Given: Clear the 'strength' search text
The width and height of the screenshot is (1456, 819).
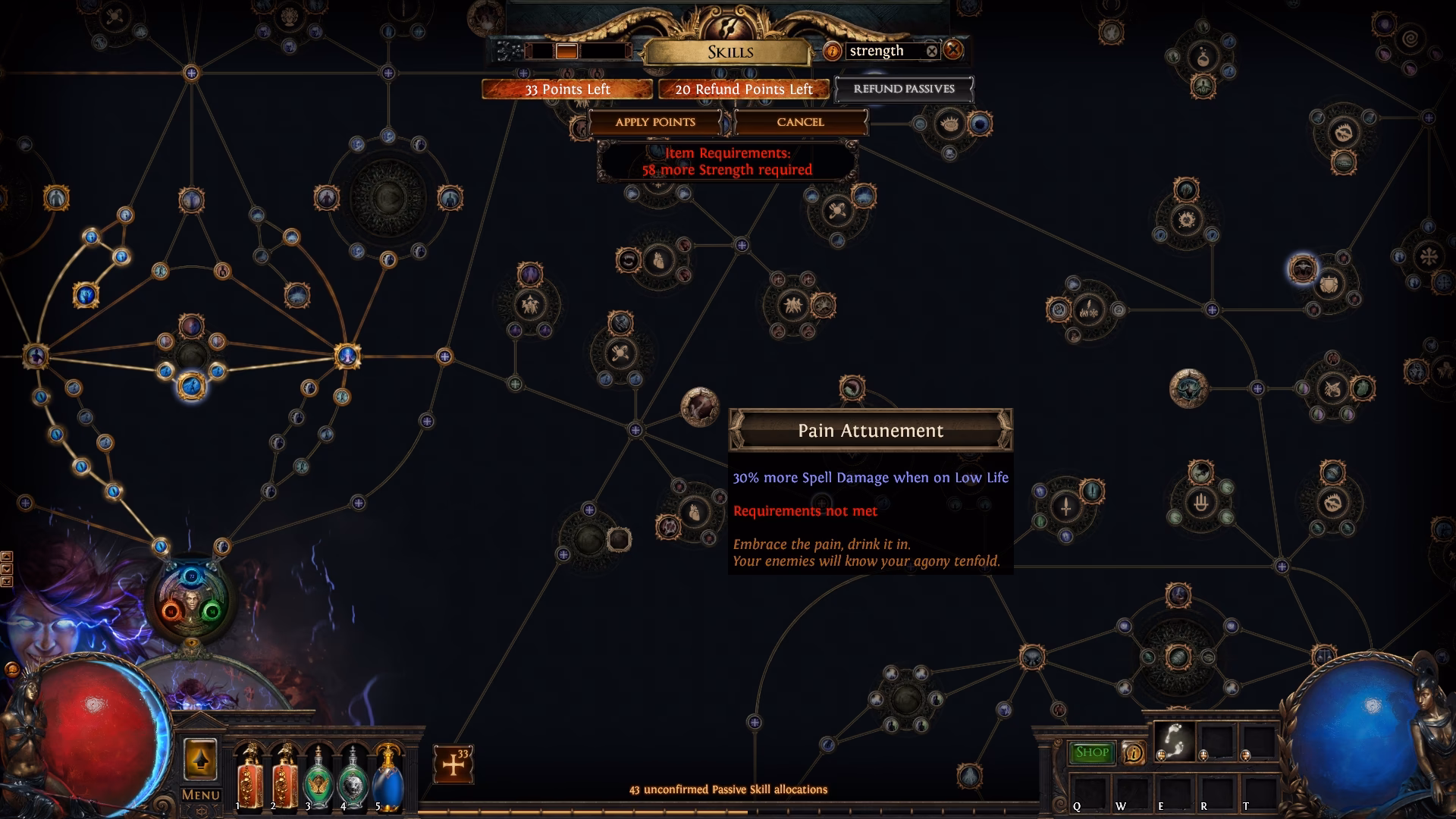Looking at the screenshot, I should pos(932,51).
